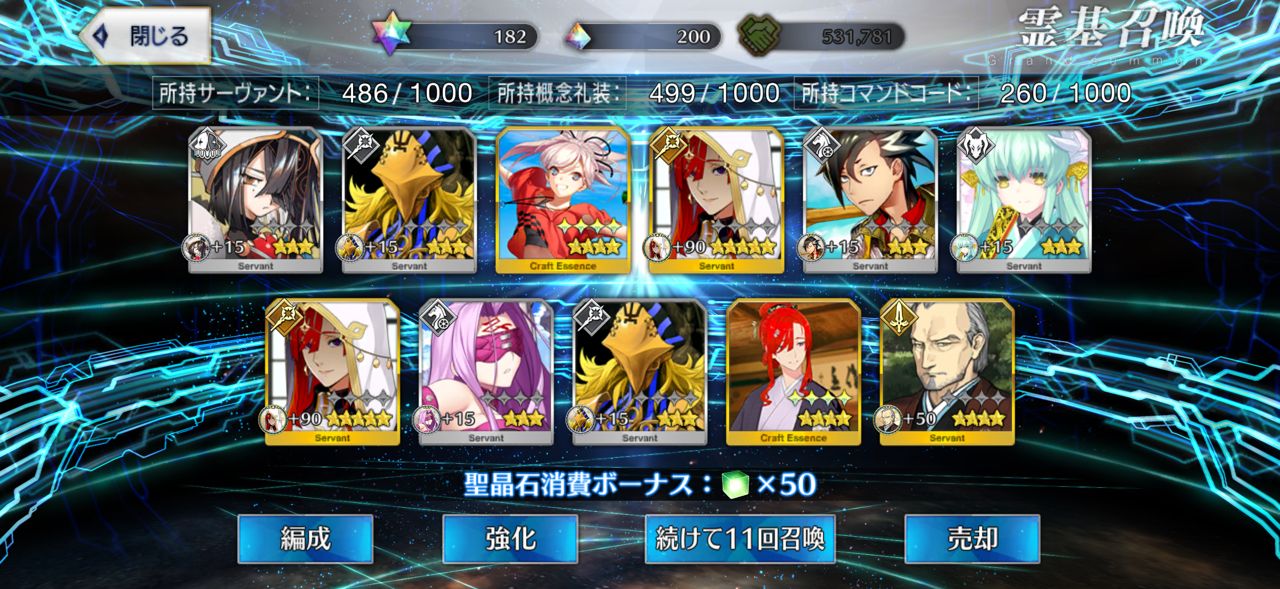Open the 編成 party formation button

(x=305, y=539)
